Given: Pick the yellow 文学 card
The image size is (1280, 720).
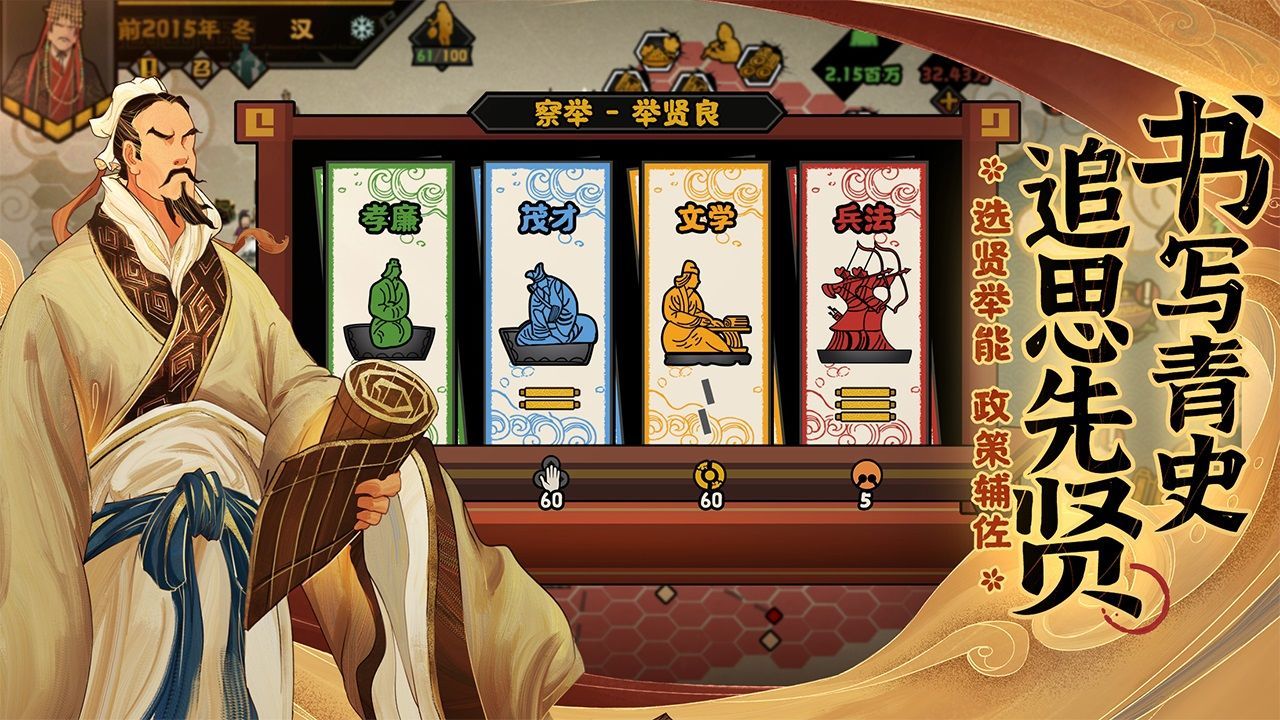Looking at the screenshot, I should (x=705, y=300).
